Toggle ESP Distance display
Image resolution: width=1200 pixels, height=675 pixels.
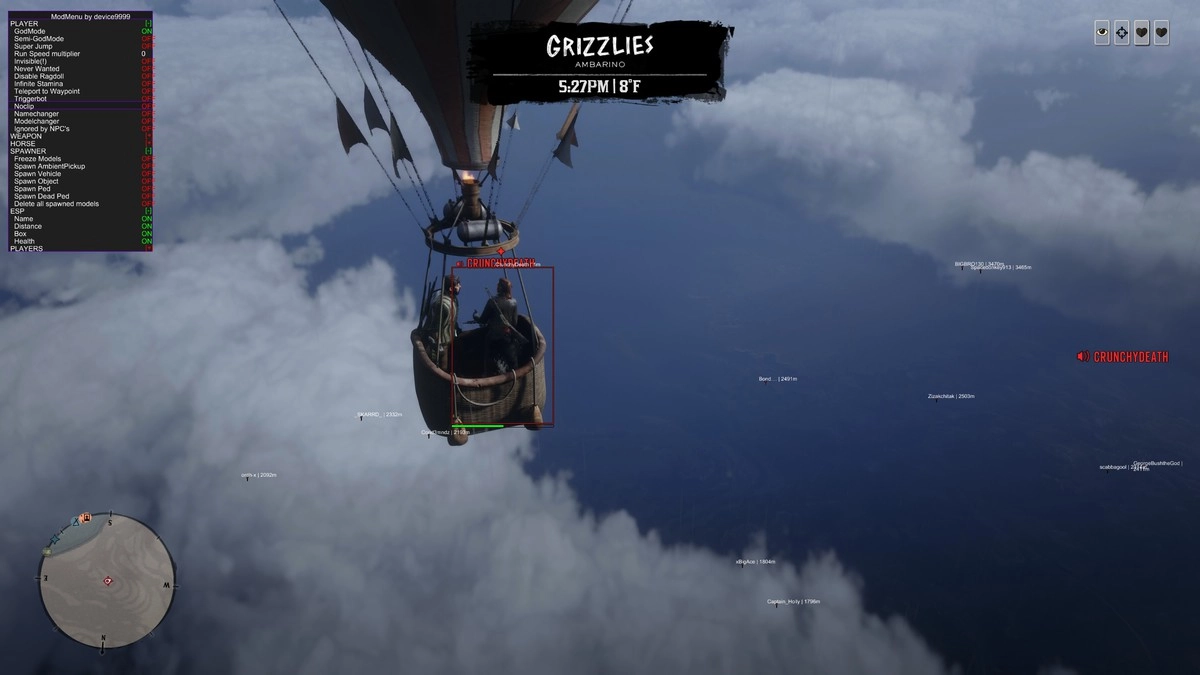(28, 226)
